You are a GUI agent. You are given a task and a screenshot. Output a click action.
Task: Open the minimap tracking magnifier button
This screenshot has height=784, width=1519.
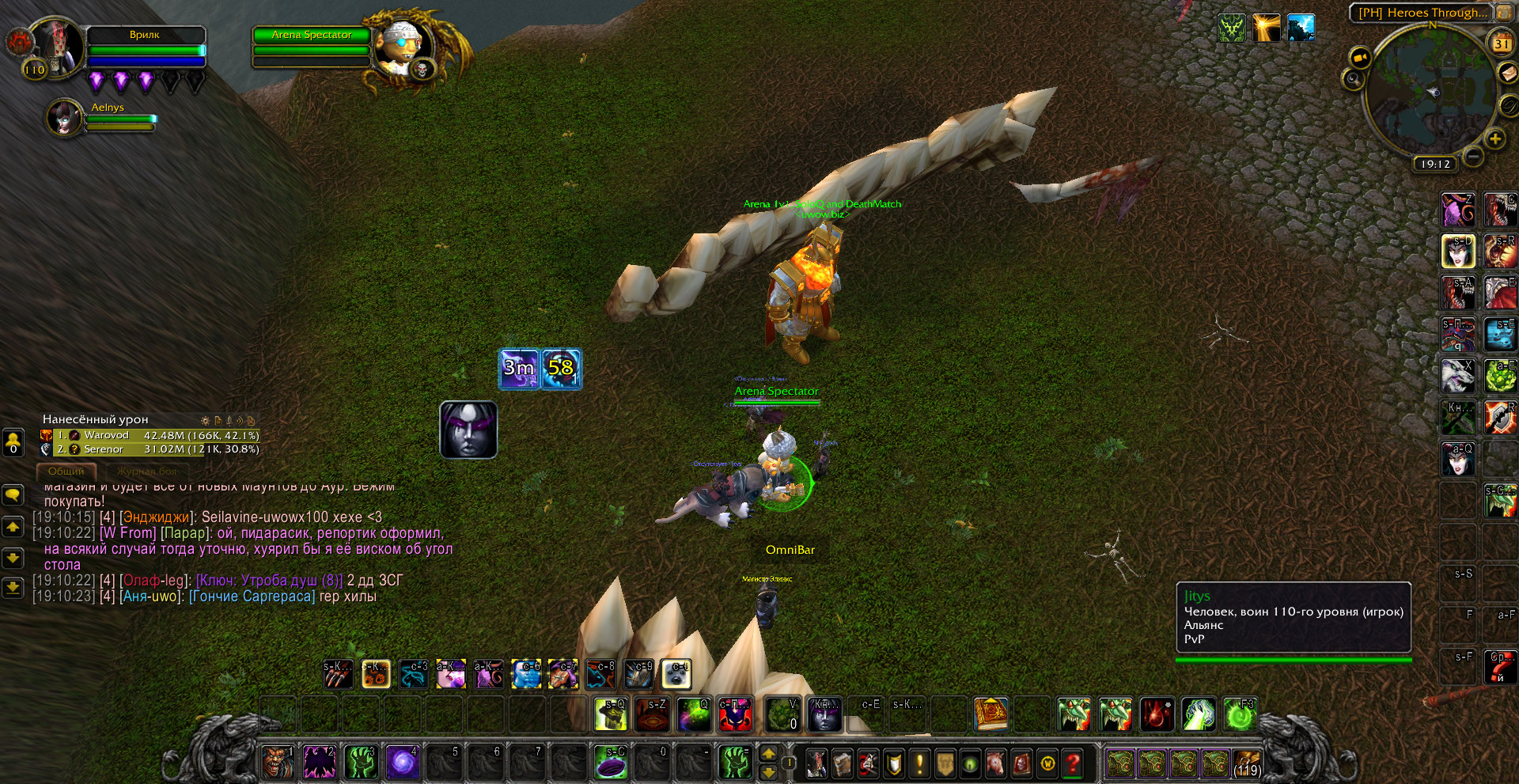(1353, 79)
